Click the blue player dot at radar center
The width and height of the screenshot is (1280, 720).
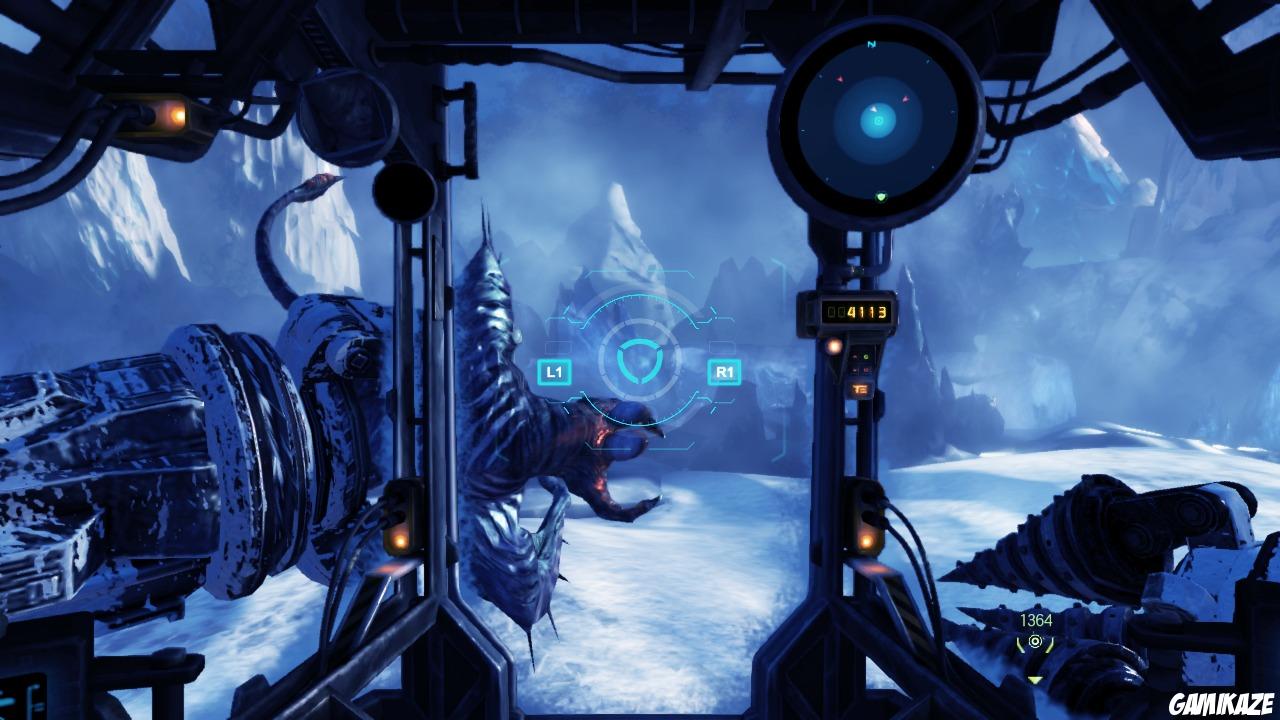[877, 121]
